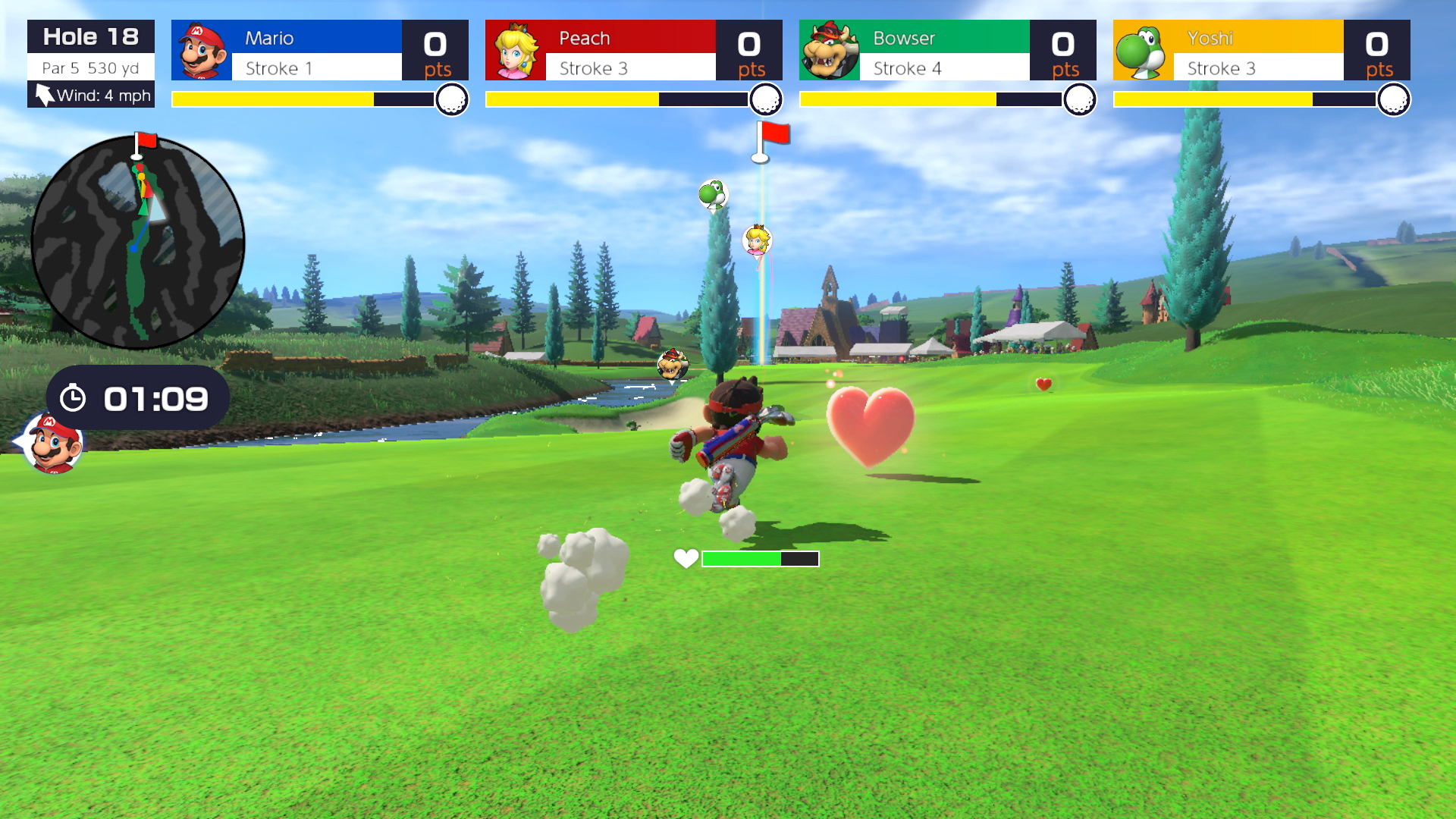Click the Peach ball position marker
The width and height of the screenshot is (1456, 819).
pyautogui.click(x=757, y=240)
